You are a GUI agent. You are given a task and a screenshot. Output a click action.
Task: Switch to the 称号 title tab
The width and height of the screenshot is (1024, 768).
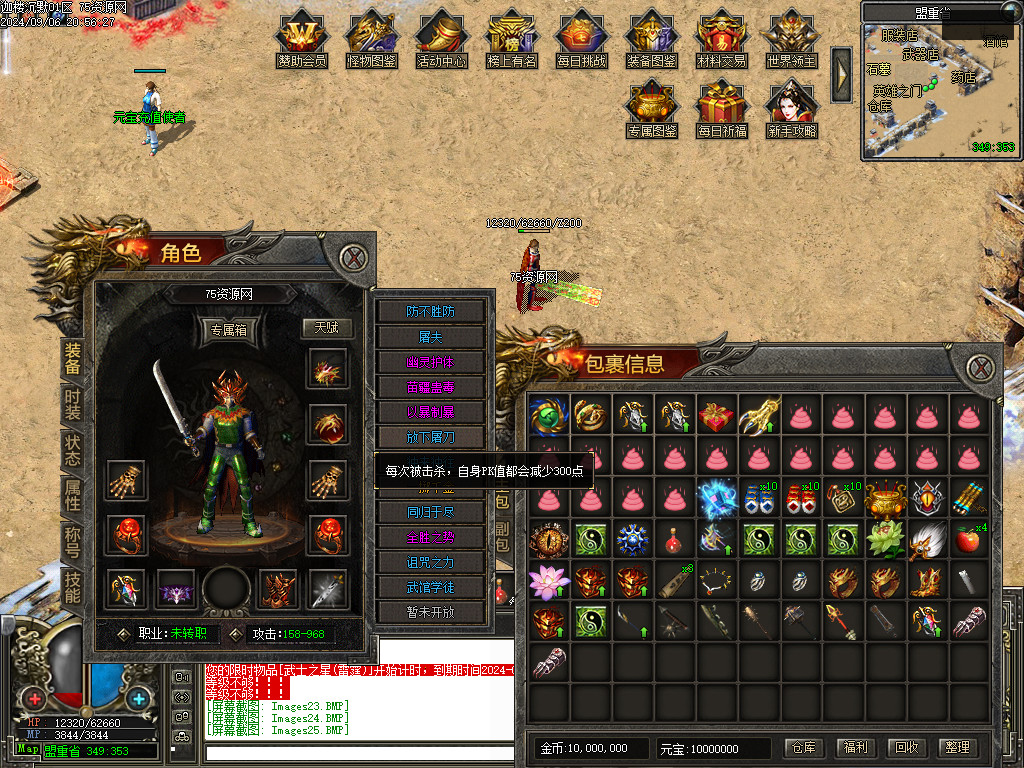point(72,539)
